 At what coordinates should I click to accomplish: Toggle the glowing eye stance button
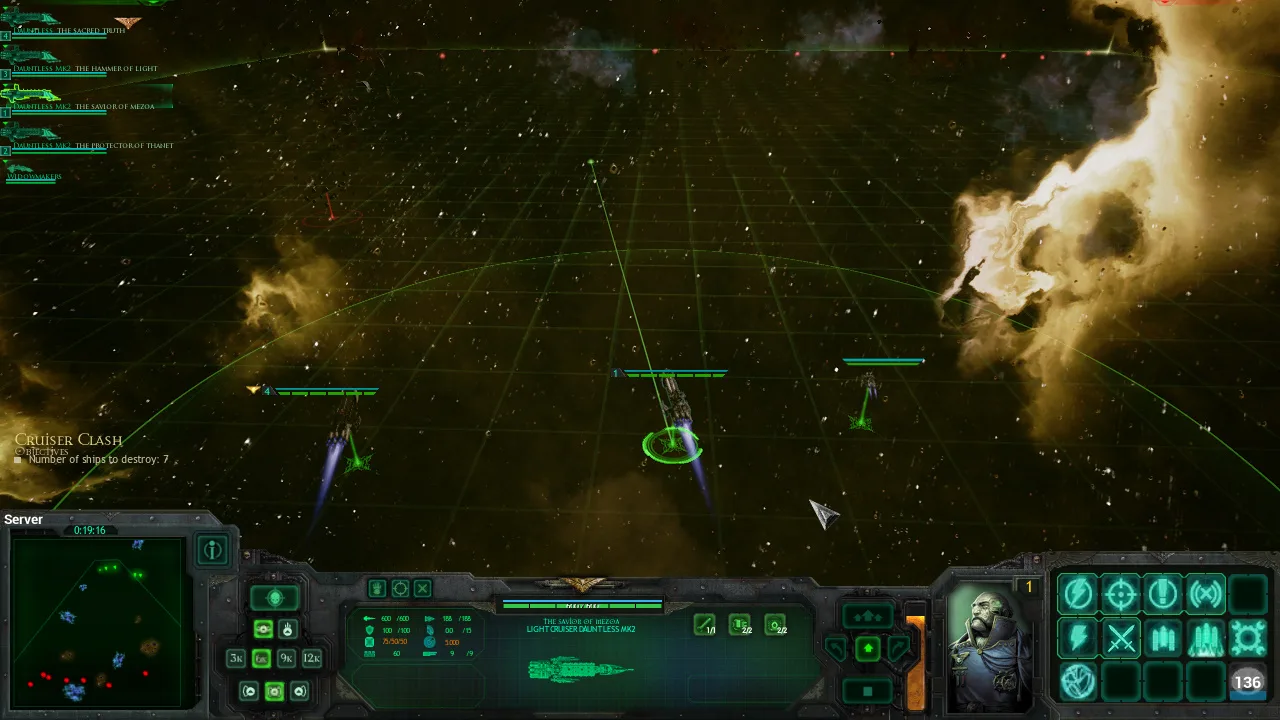(264, 629)
